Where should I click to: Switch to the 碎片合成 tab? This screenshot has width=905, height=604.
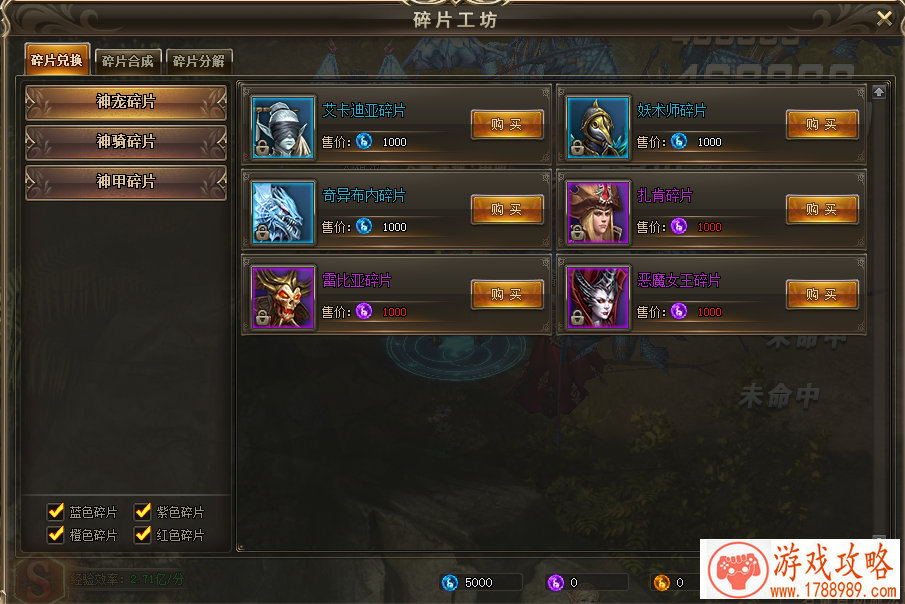(128, 61)
